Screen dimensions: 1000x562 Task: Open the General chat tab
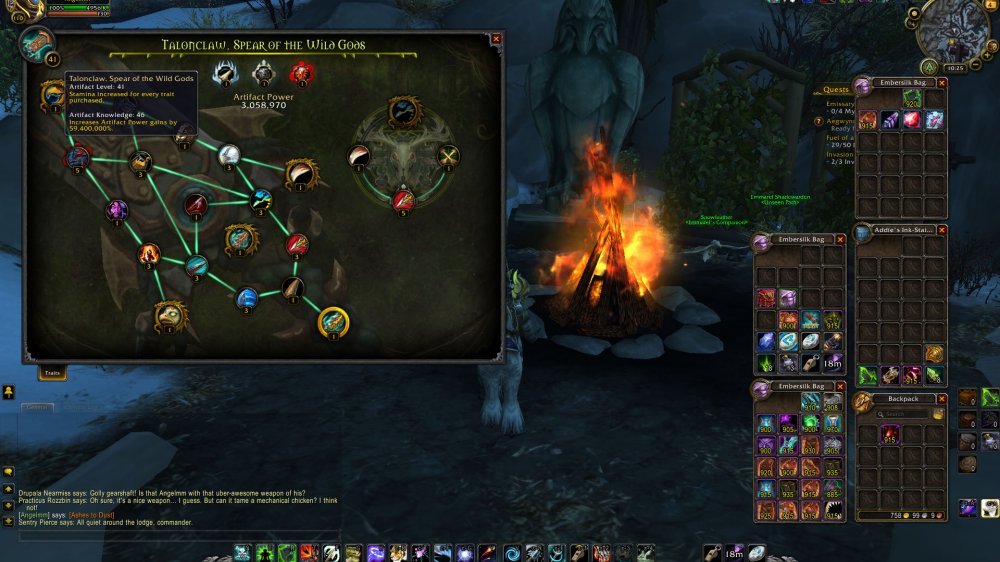coord(38,407)
